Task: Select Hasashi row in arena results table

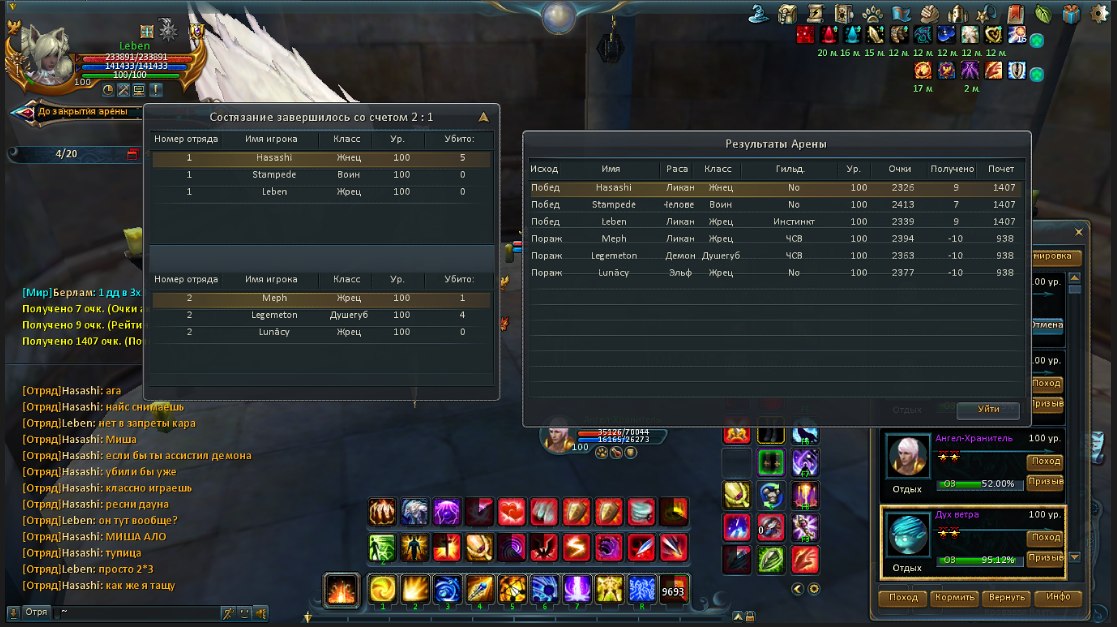Action: 776,188
